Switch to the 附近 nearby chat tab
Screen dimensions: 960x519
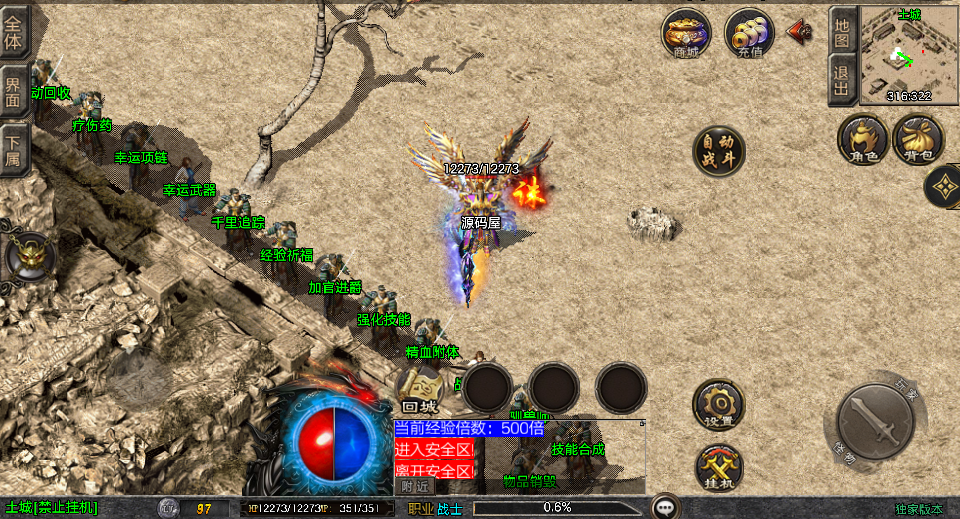(417, 485)
